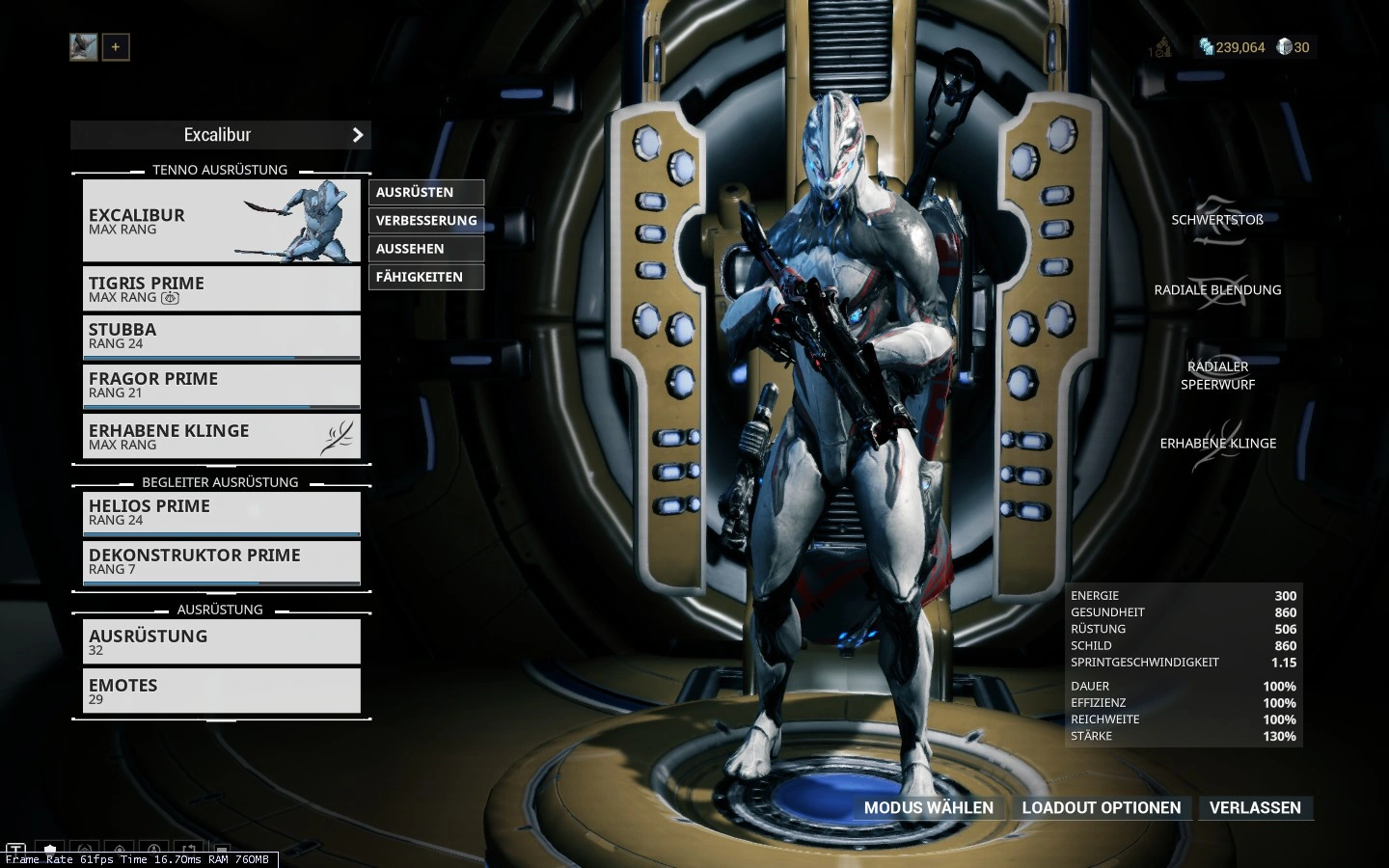Expand the Tenno Ausrüstung section
1389x868 pixels.
click(x=219, y=170)
